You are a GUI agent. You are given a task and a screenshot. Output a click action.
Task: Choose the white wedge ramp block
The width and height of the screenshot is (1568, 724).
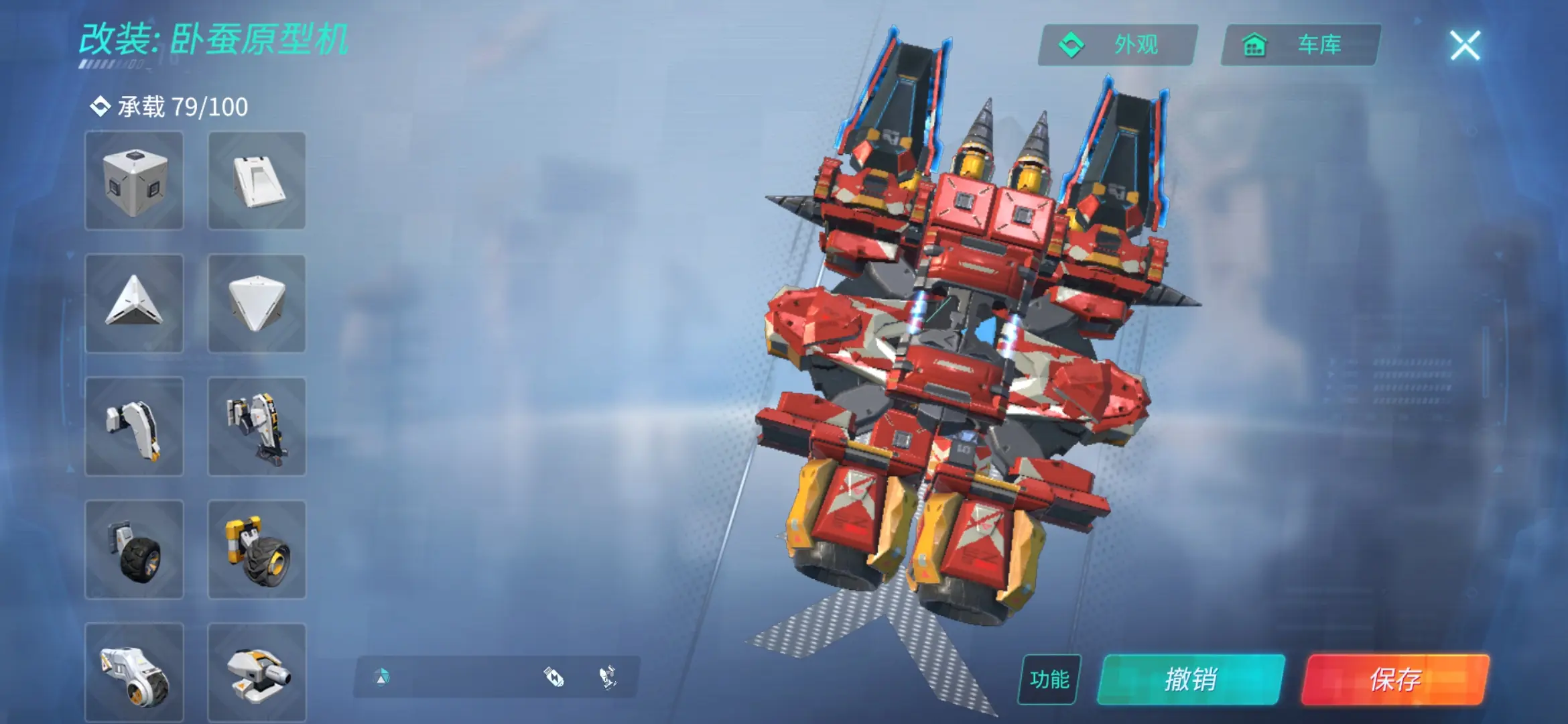coord(257,181)
